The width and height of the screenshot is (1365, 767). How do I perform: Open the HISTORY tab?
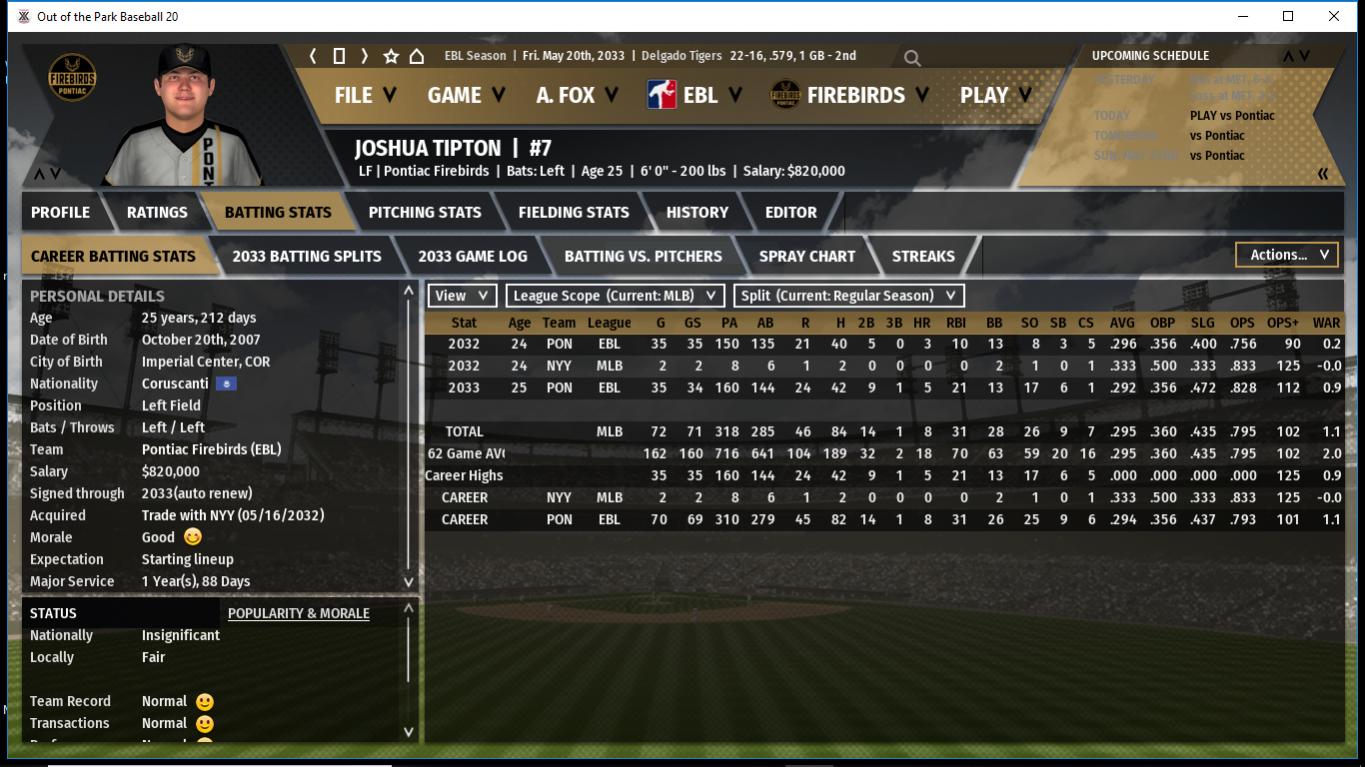tap(697, 212)
